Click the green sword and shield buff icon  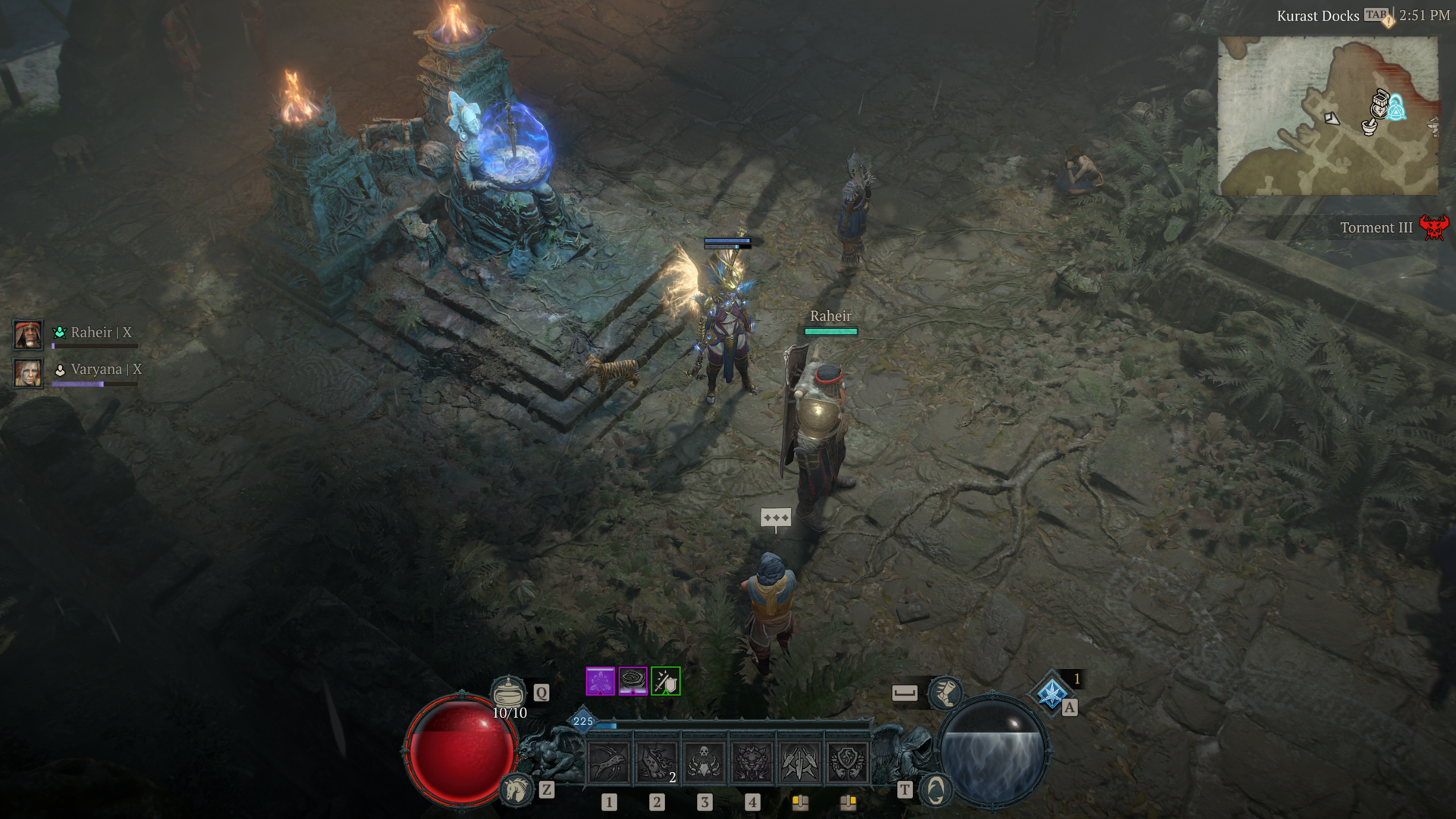pyautogui.click(x=666, y=681)
